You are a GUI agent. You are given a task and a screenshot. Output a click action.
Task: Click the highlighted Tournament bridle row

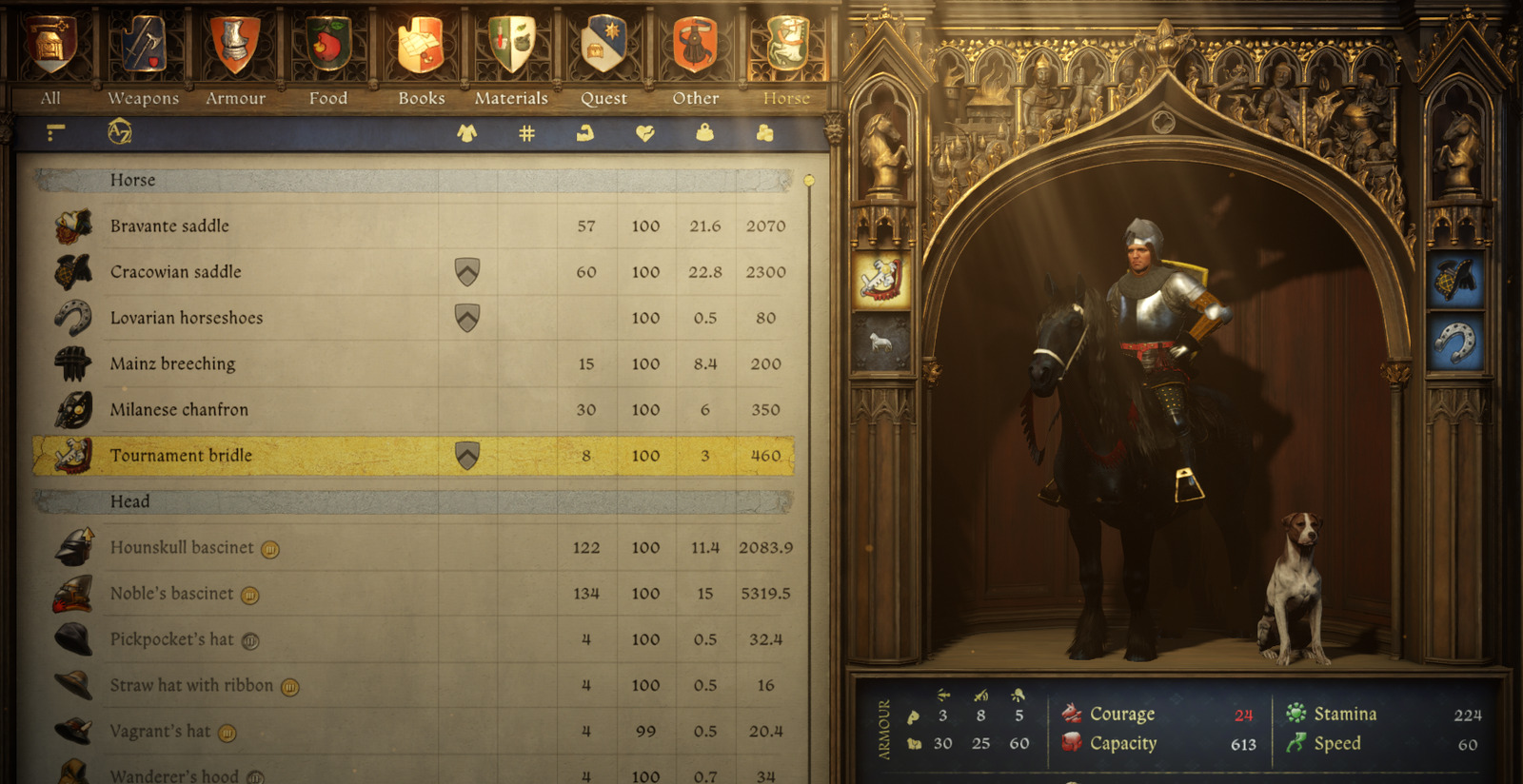point(286,455)
